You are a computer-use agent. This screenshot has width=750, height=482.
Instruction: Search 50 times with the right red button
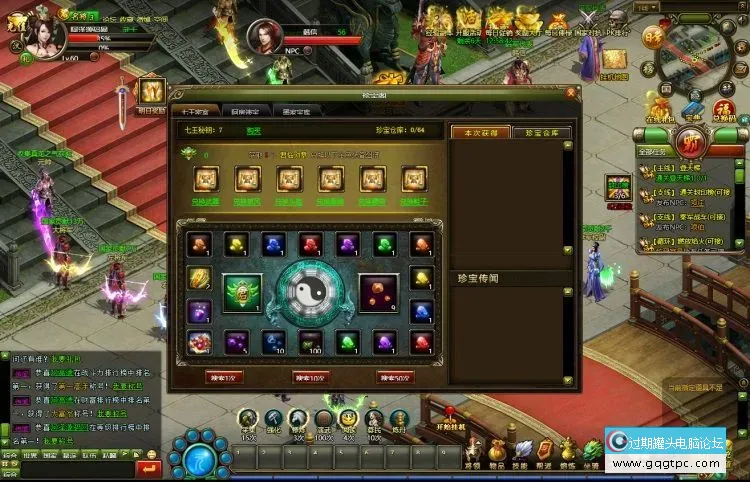tap(396, 378)
